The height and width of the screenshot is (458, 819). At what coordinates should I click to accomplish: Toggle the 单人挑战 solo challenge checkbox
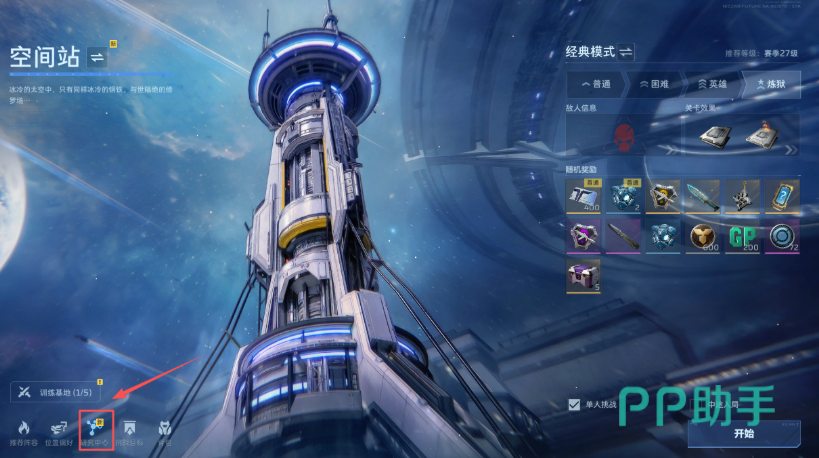pyautogui.click(x=574, y=404)
